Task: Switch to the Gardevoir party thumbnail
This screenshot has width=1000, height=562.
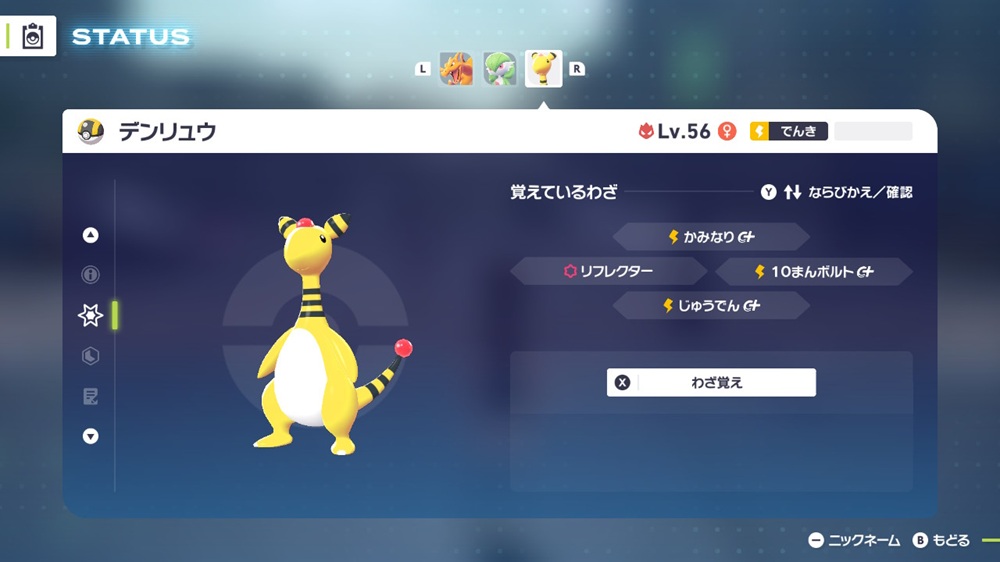Action: tap(499, 69)
